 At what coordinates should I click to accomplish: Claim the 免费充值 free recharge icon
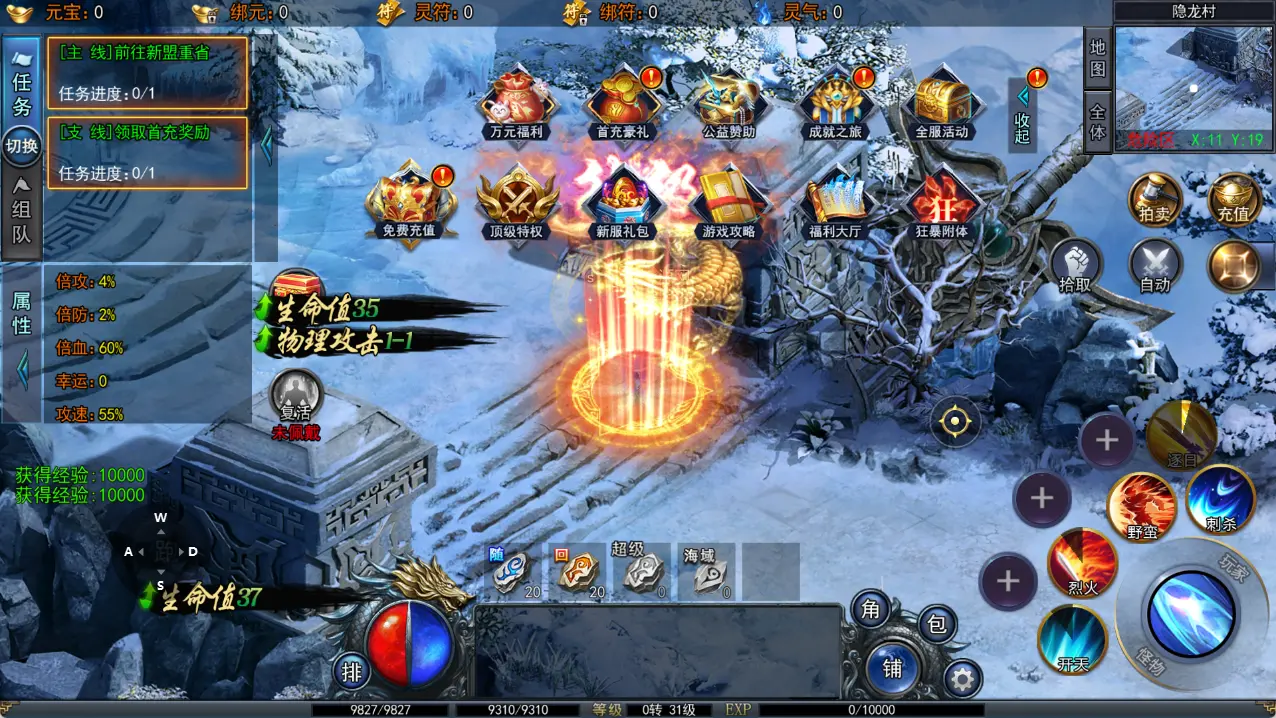click(x=408, y=201)
